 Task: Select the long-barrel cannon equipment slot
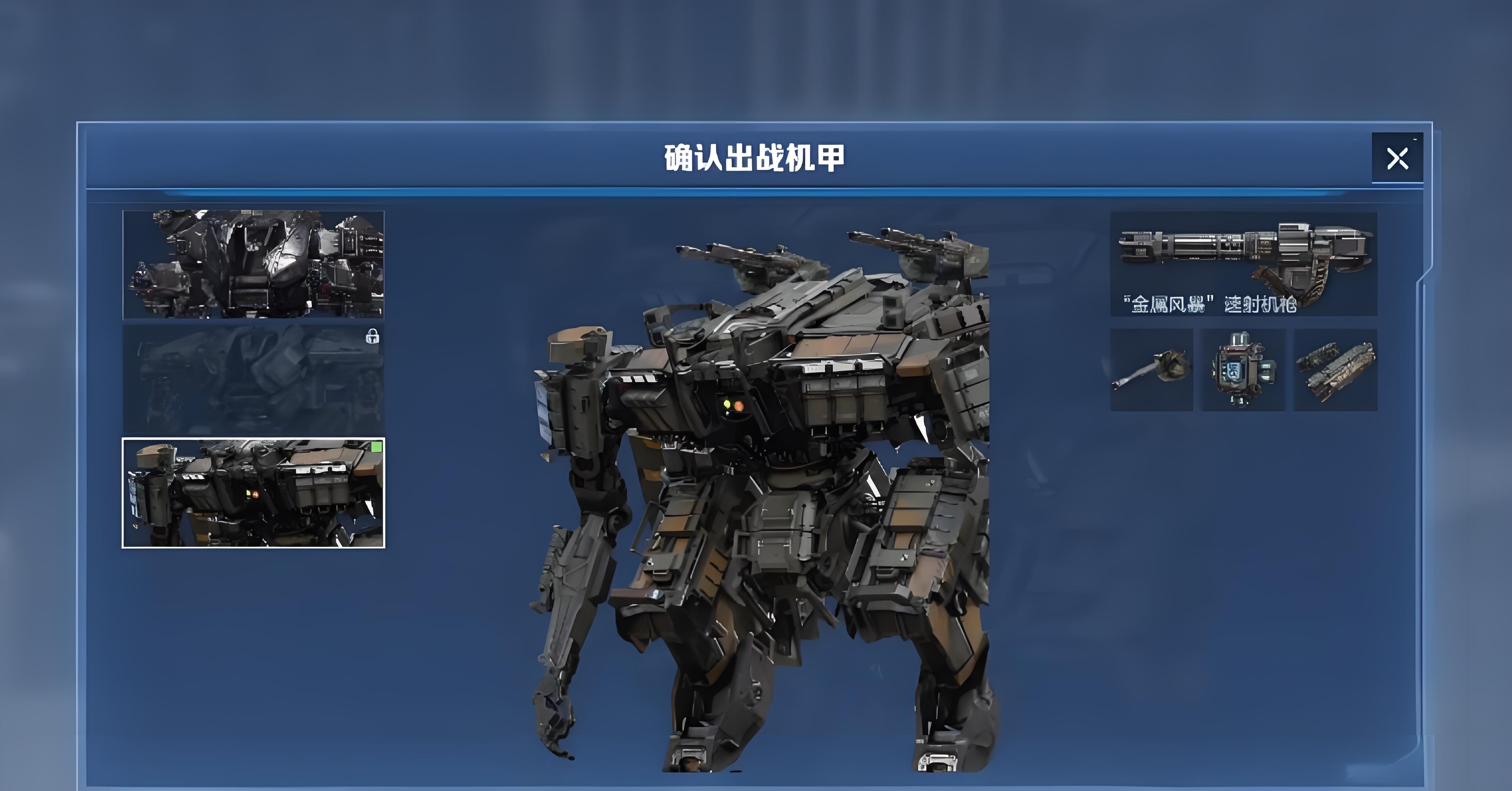(x=1152, y=370)
